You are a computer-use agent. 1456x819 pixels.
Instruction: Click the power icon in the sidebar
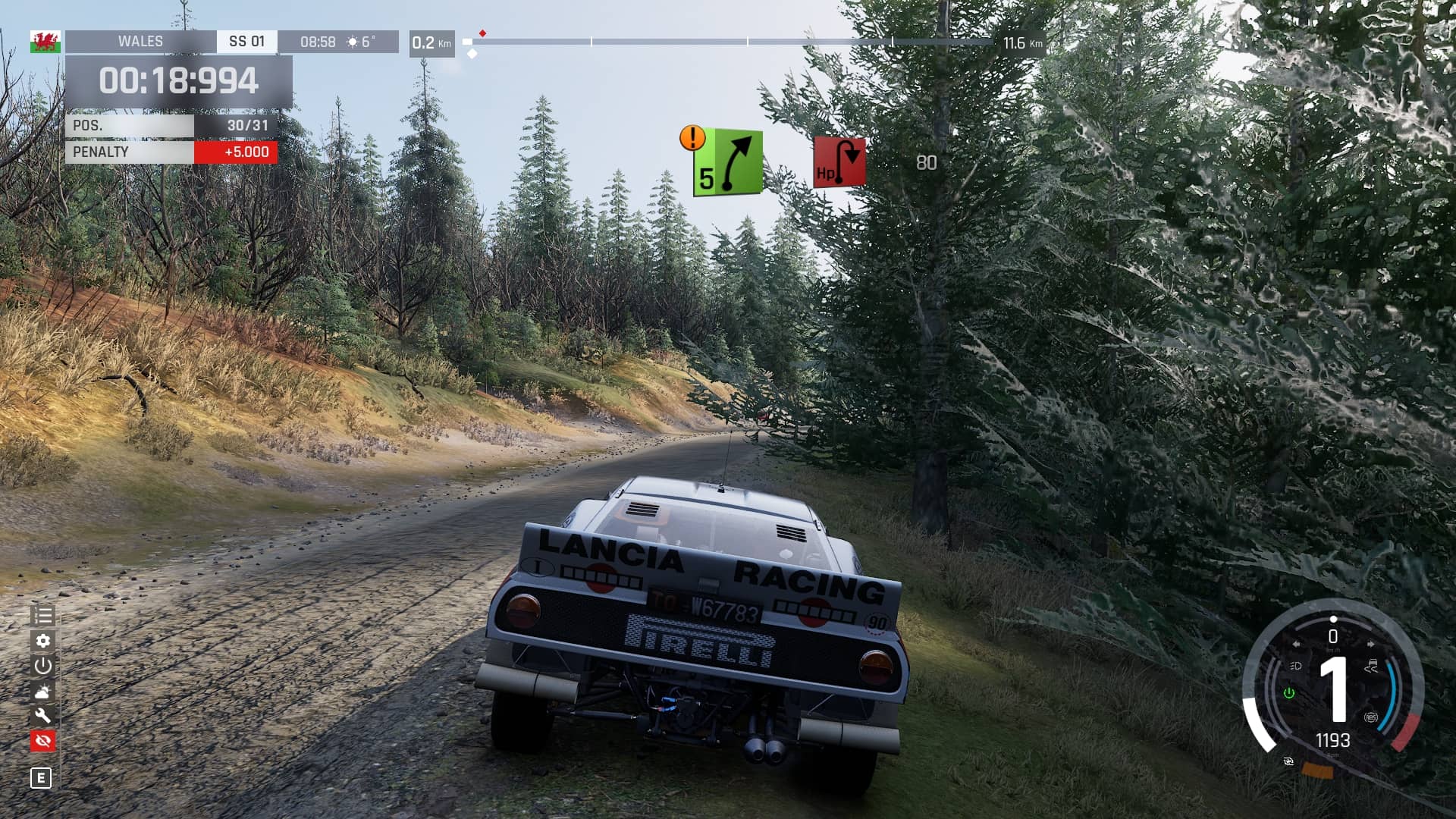click(x=42, y=666)
